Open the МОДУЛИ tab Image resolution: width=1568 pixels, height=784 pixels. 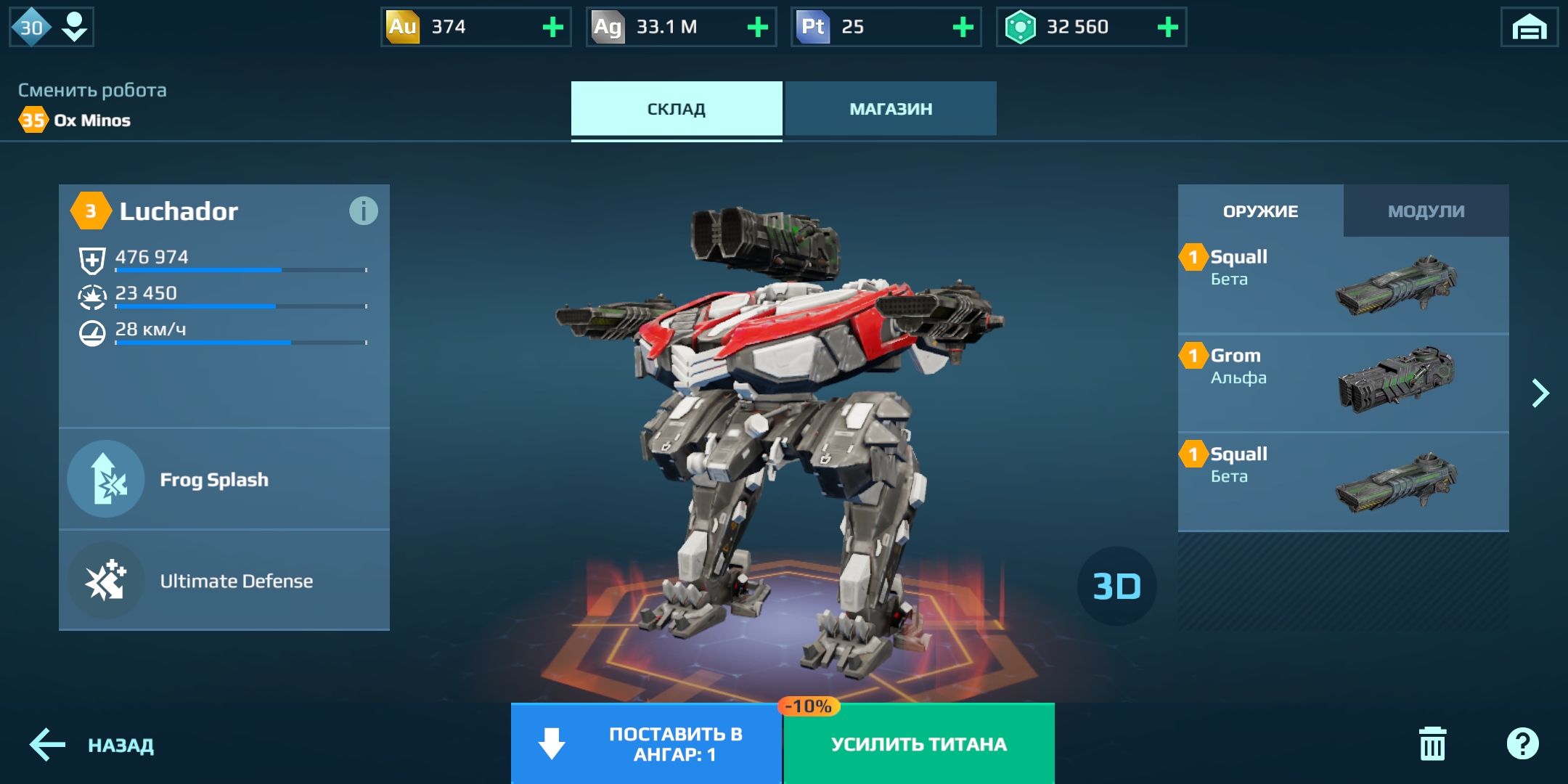point(1426,211)
